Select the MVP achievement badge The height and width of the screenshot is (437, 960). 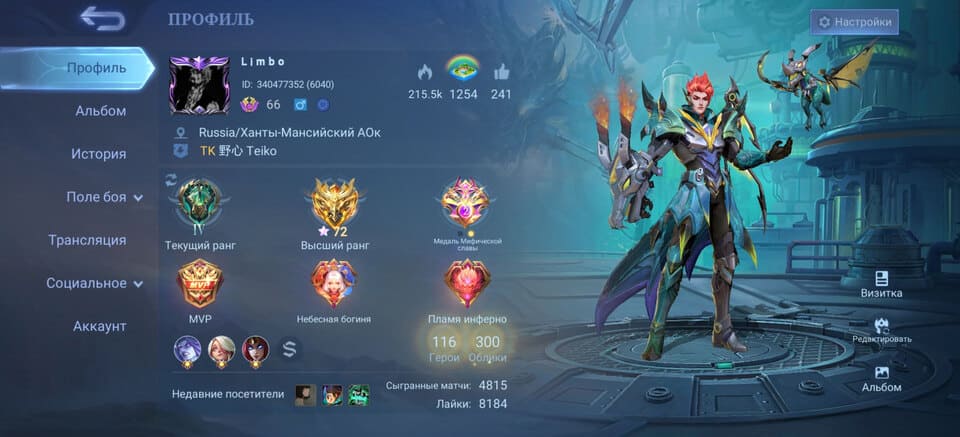tap(200, 284)
